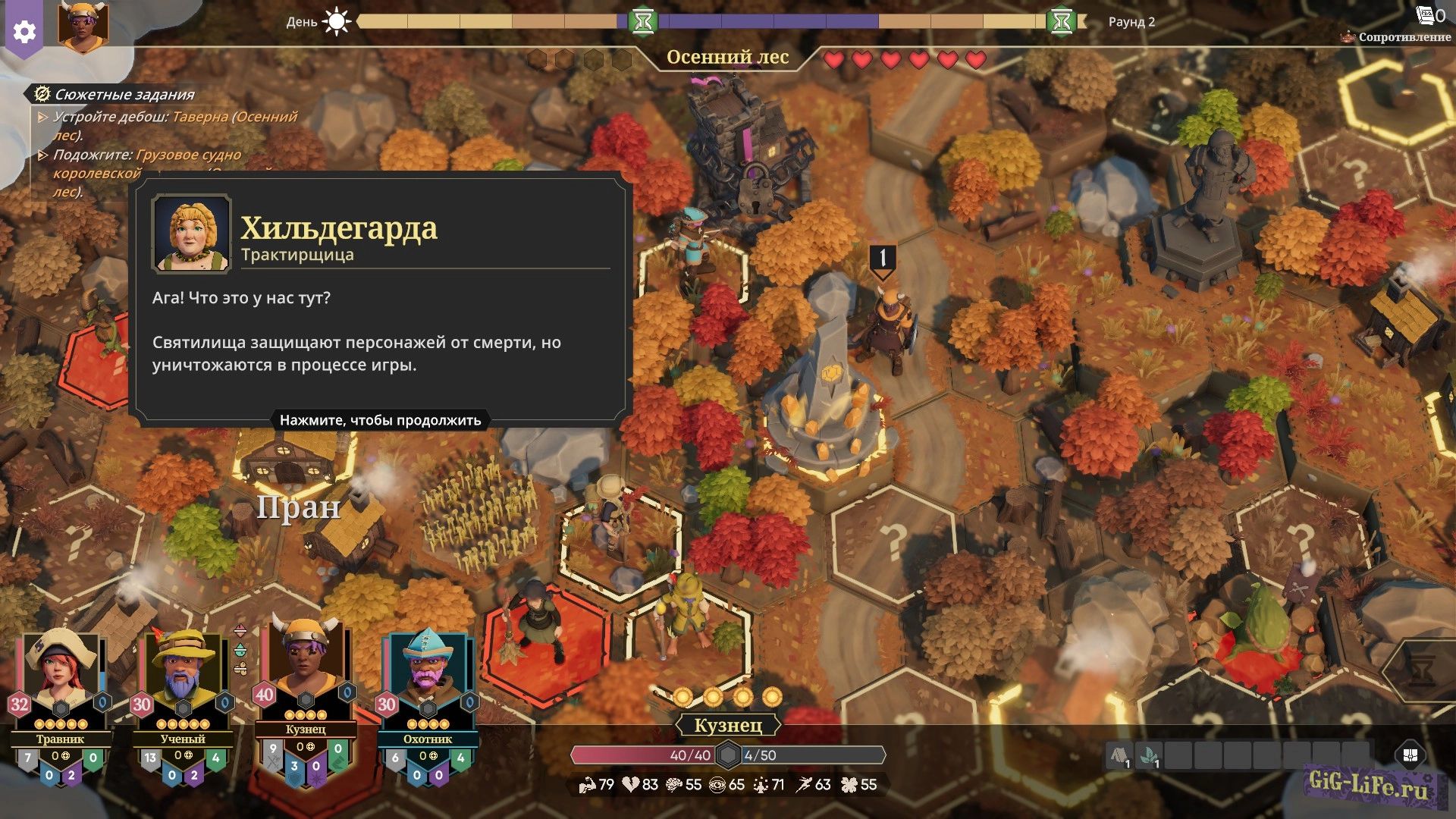Open the treasure chest inventory button
Viewport: 1456px width, 819px height.
point(1410,755)
